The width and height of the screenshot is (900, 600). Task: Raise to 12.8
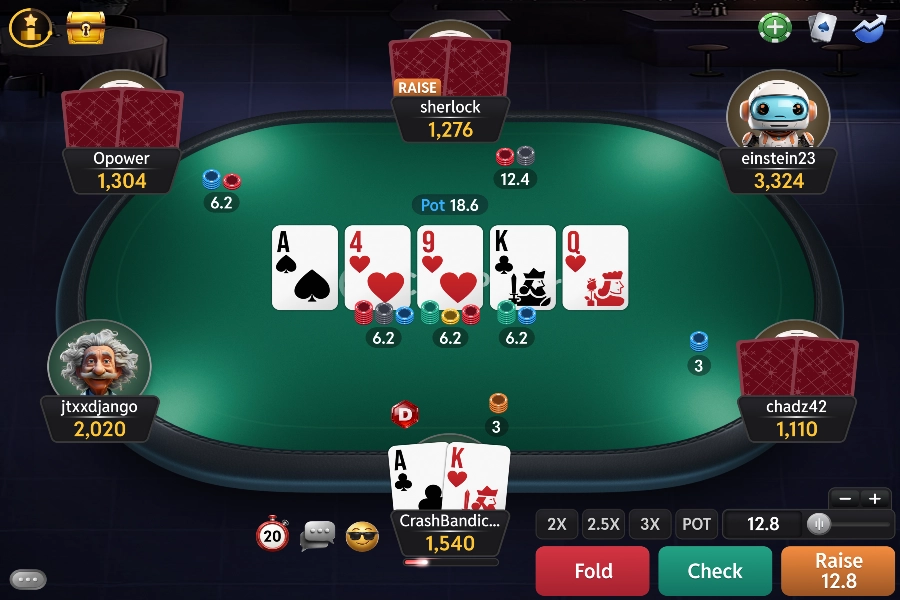[x=837, y=571]
